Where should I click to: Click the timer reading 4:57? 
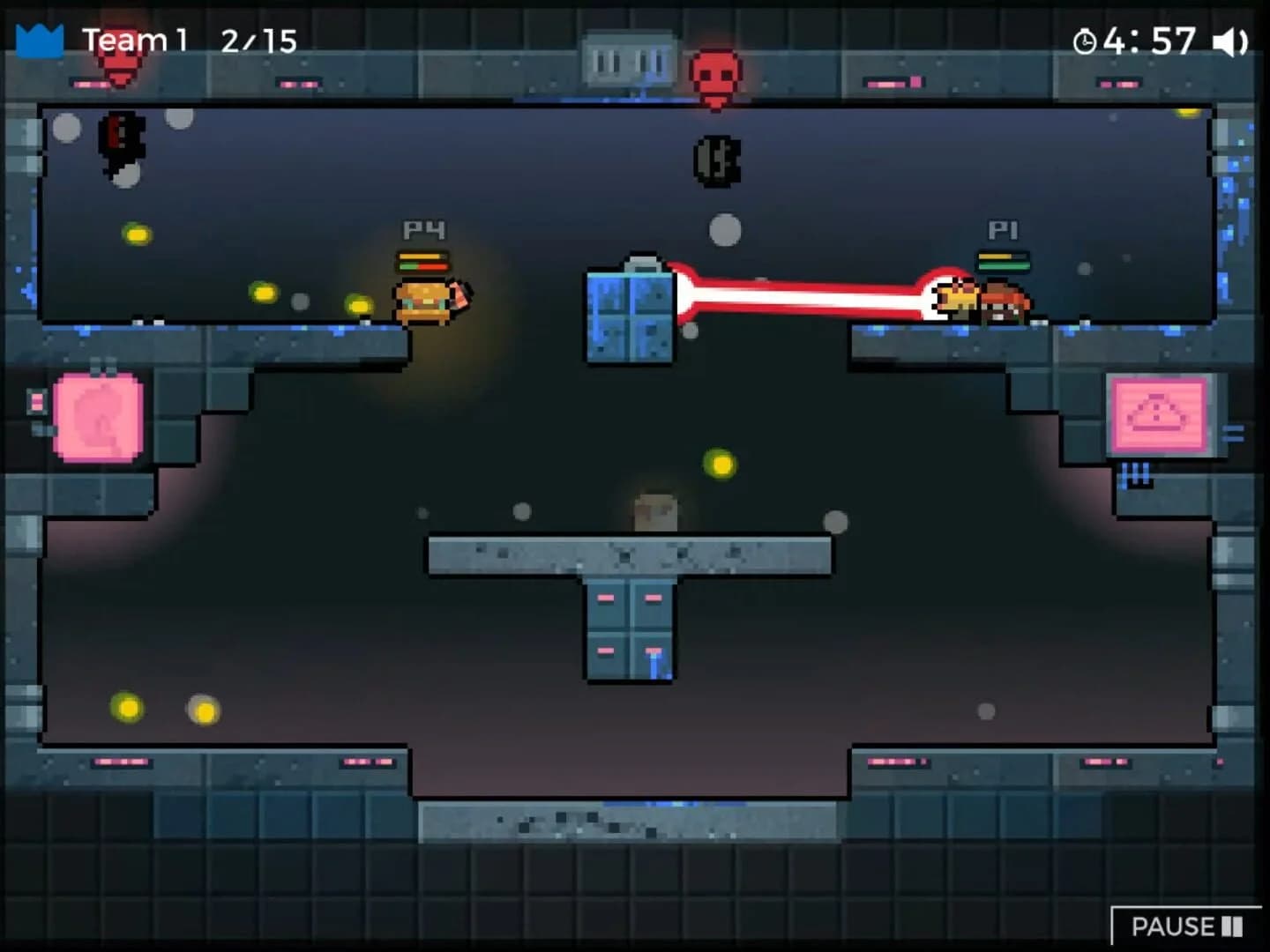point(1153,41)
